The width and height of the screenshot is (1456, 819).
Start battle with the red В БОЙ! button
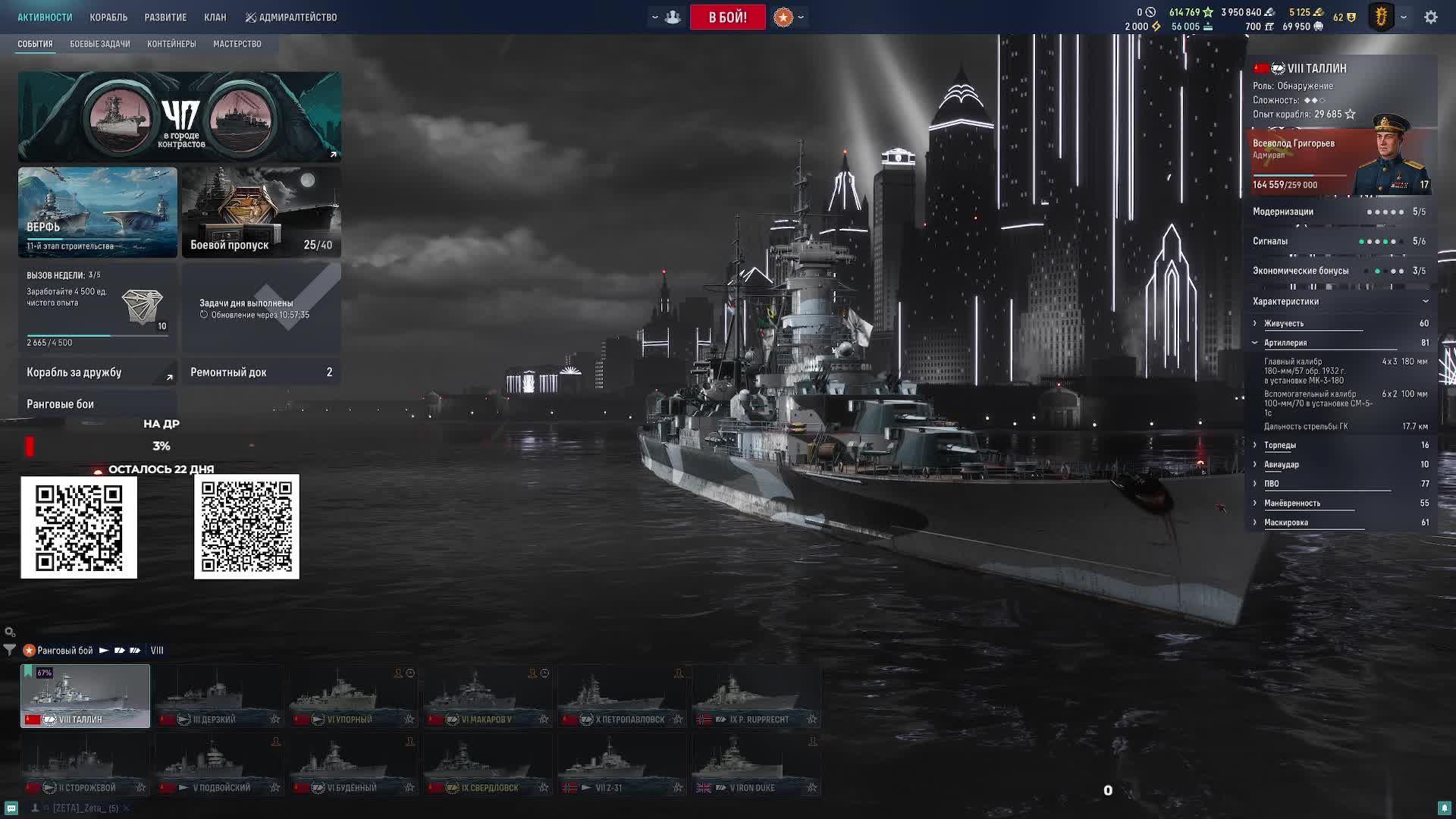(x=727, y=17)
